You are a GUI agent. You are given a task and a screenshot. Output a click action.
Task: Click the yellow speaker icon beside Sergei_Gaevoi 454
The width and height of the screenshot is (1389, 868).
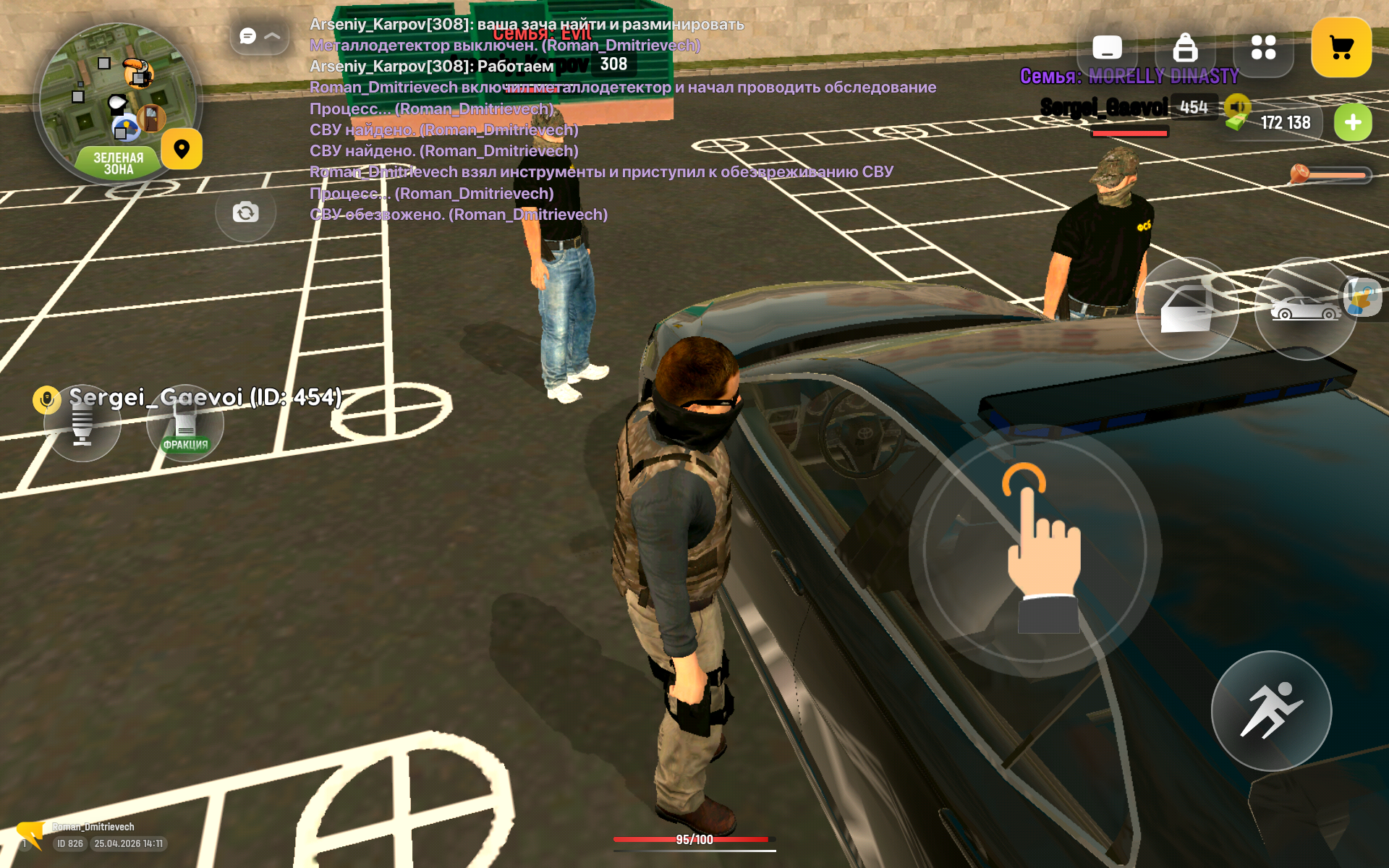point(1238,107)
